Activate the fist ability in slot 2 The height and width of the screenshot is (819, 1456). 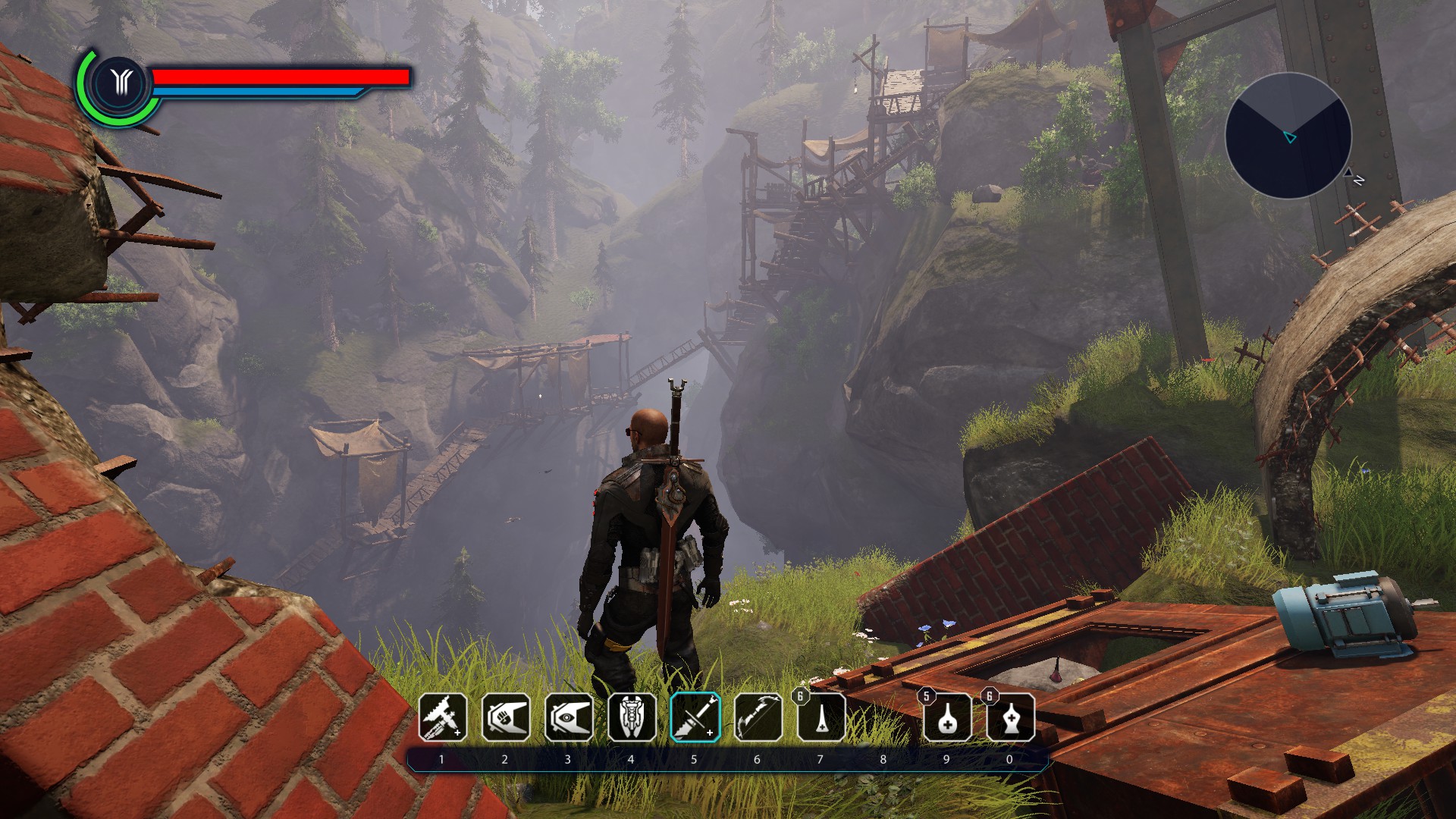(x=506, y=717)
